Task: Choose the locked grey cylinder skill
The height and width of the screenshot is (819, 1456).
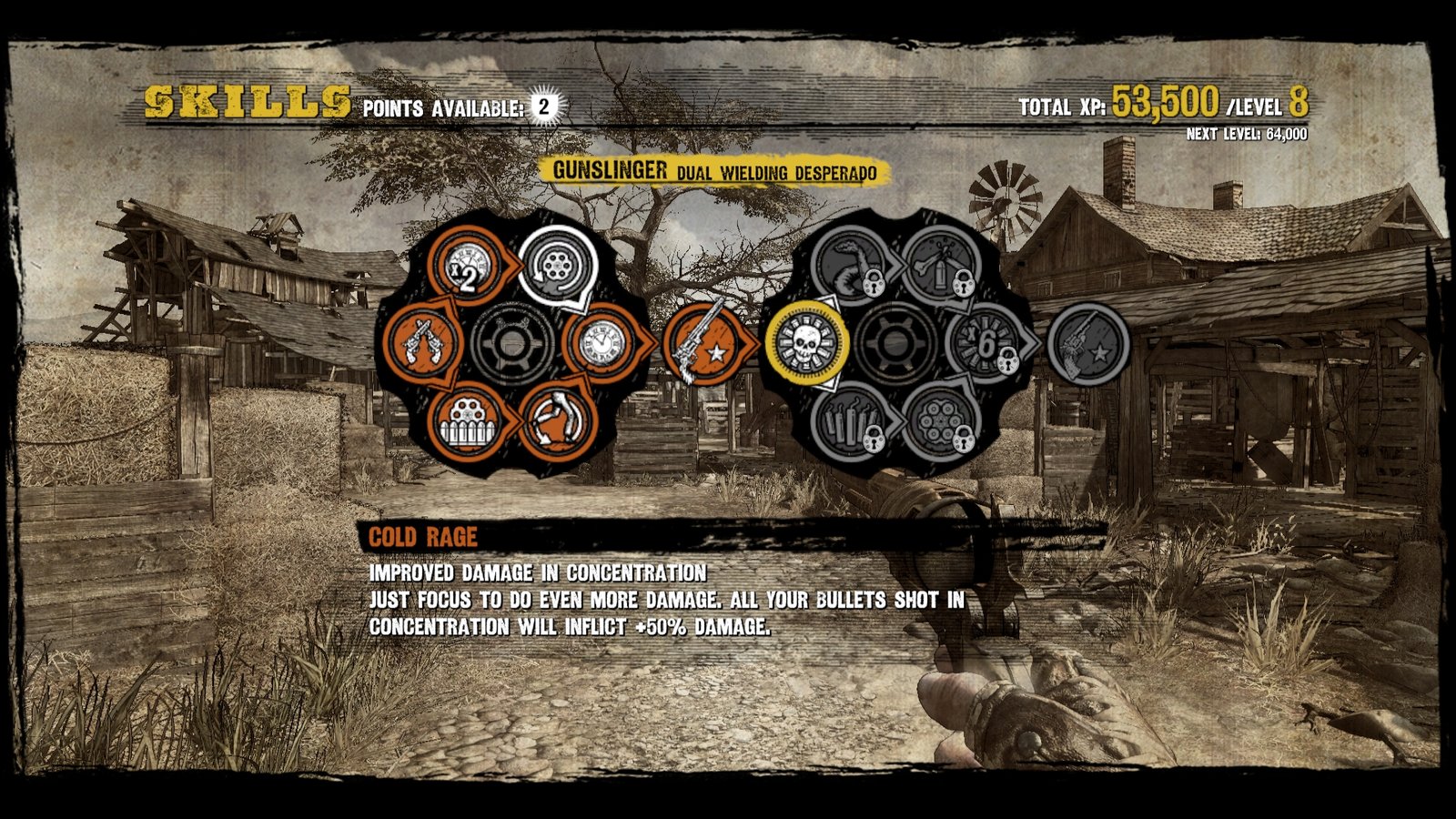Action: click(939, 422)
